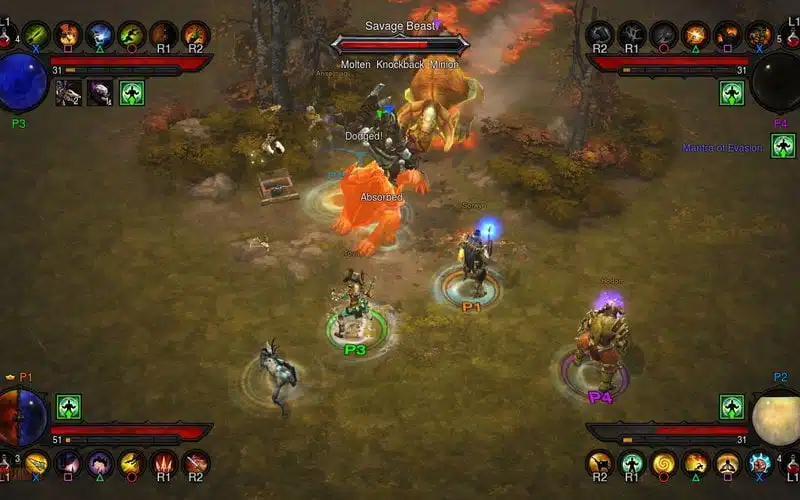Select P2's teal glowing figure skill
This screenshot has width=800, height=500.
point(631,463)
